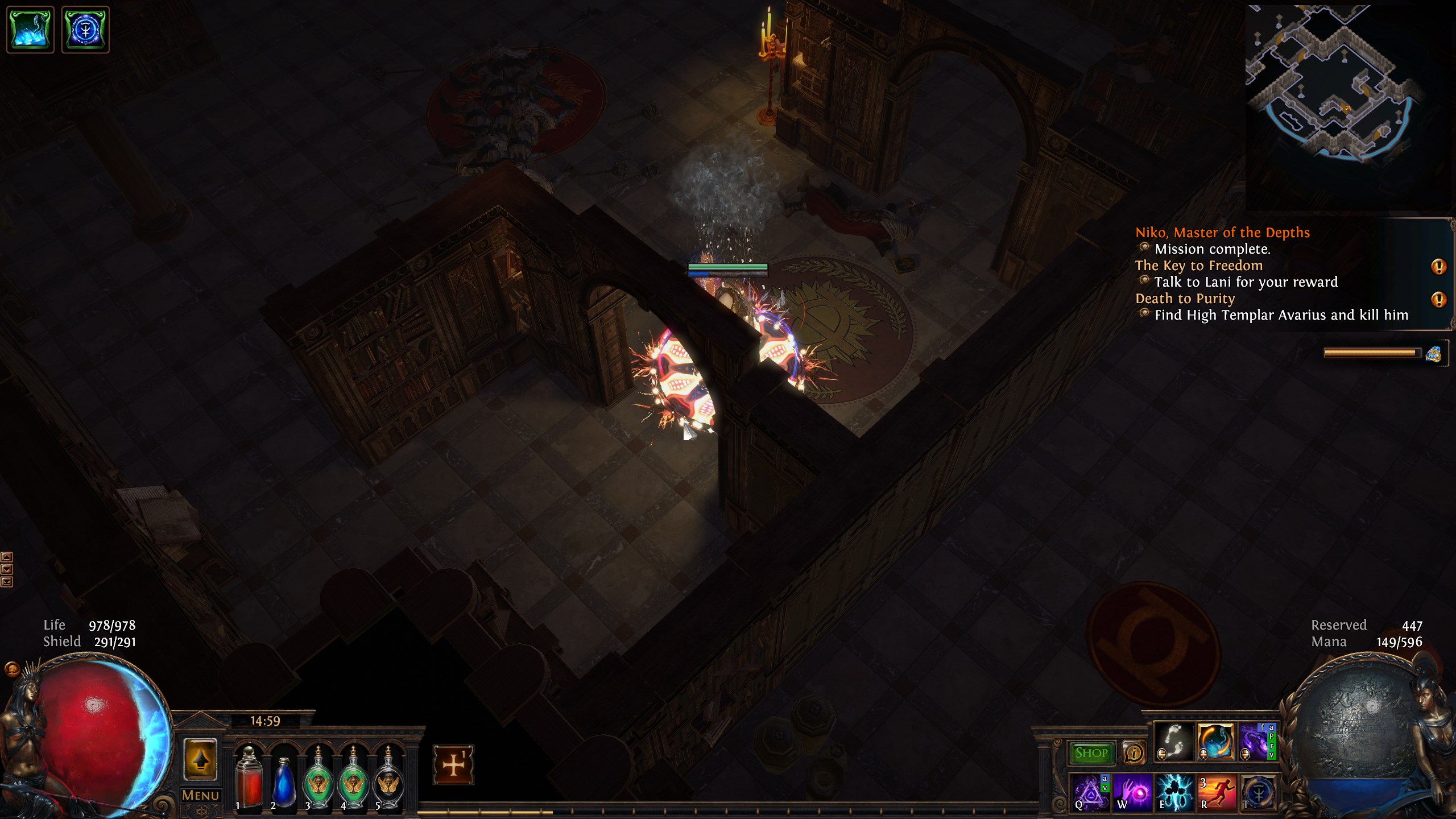The image size is (1456, 819).
Task: Select the fire and ice orb skill
Action: 1215,742
